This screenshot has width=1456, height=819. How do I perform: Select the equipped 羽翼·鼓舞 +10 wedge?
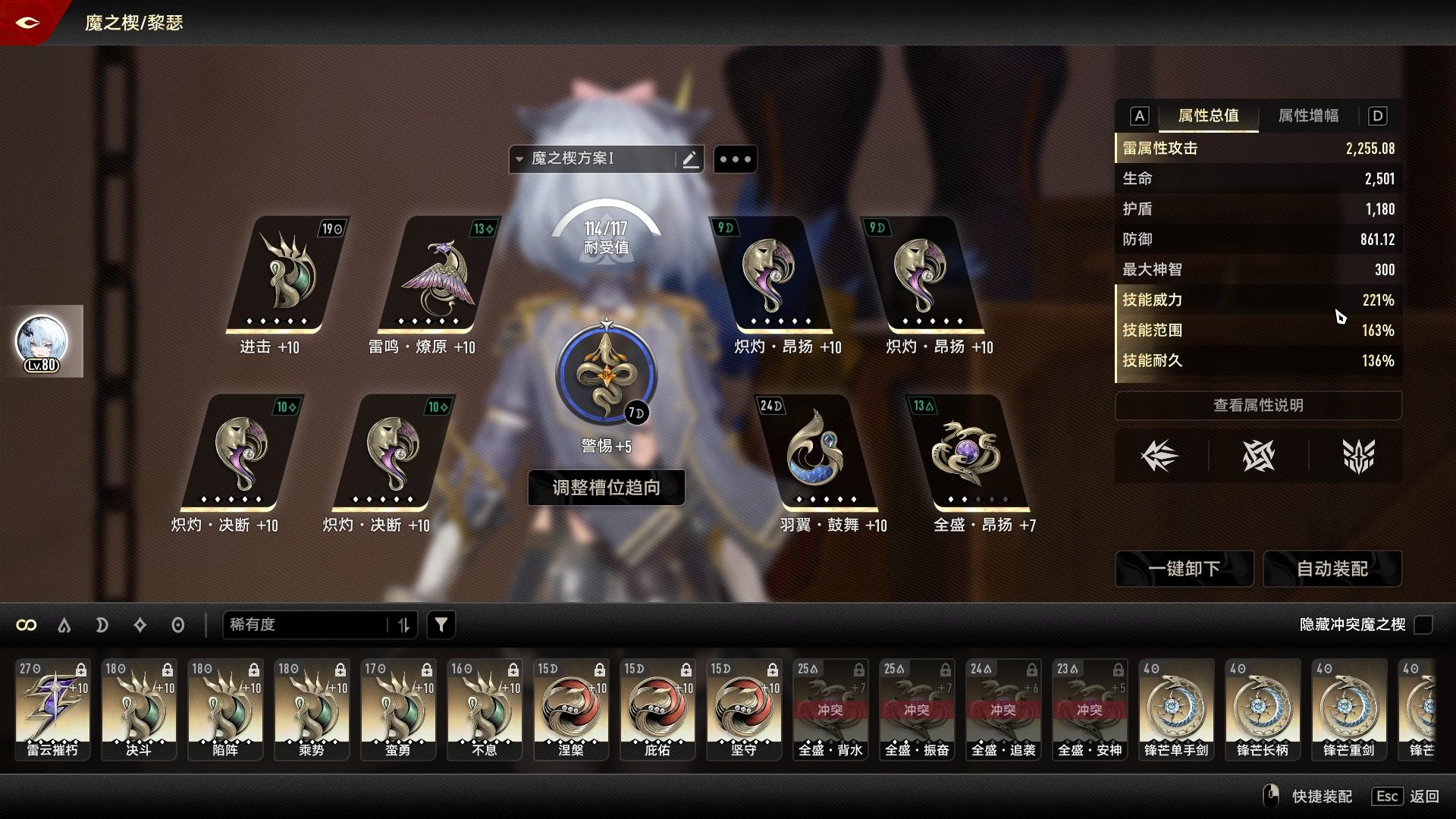(x=817, y=453)
